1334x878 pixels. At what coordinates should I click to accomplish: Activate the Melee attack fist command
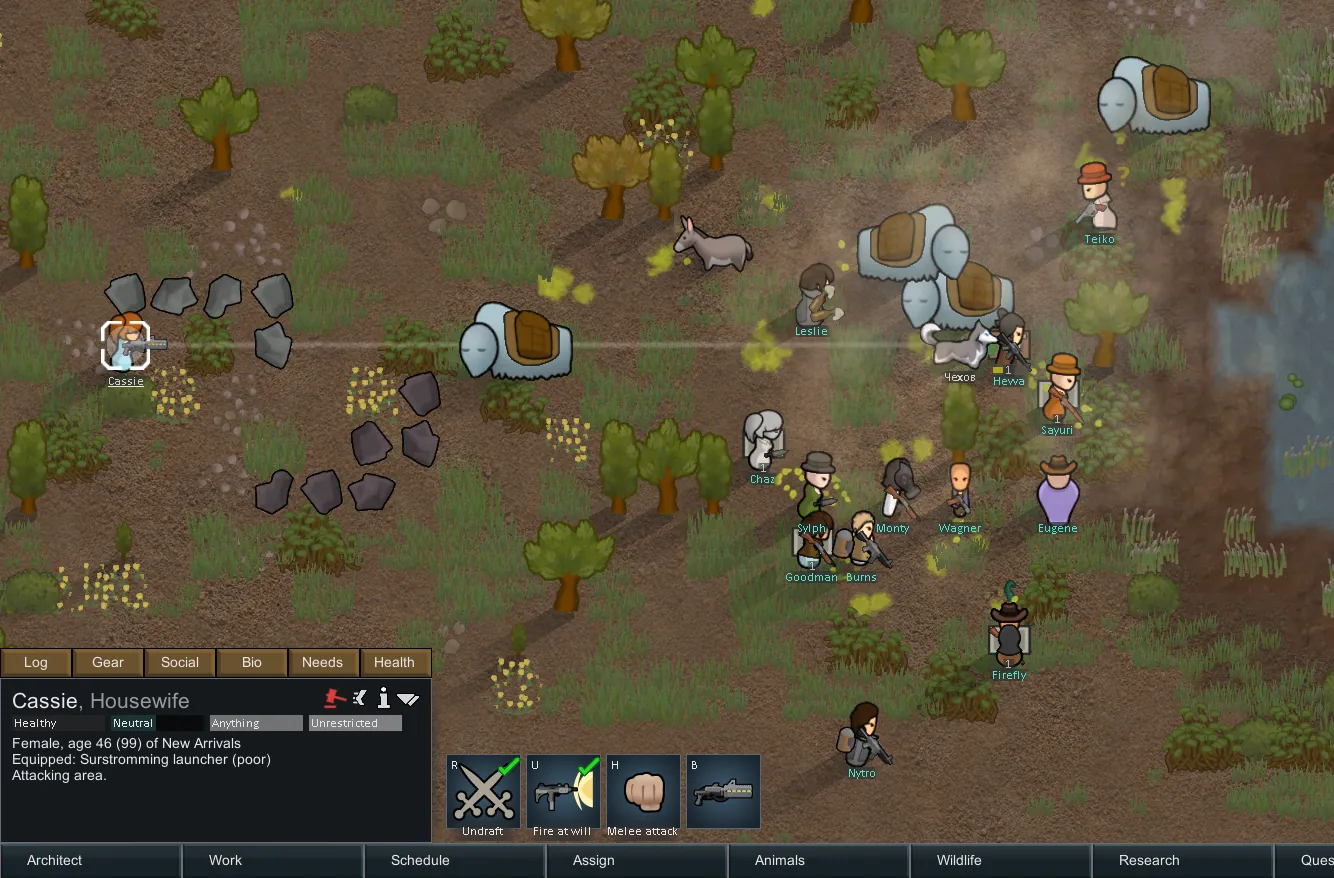(643, 791)
